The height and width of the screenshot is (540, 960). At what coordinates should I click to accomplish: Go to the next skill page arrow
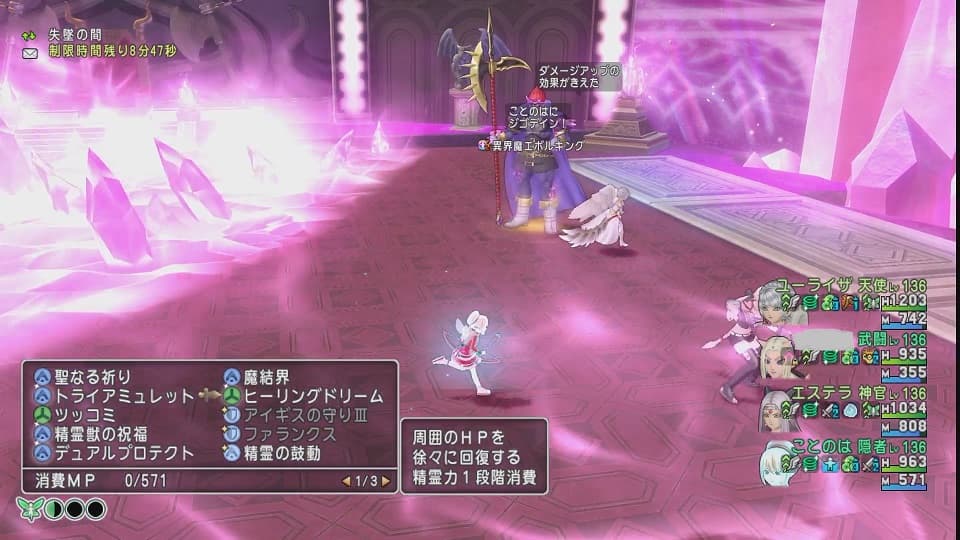click(x=386, y=481)
